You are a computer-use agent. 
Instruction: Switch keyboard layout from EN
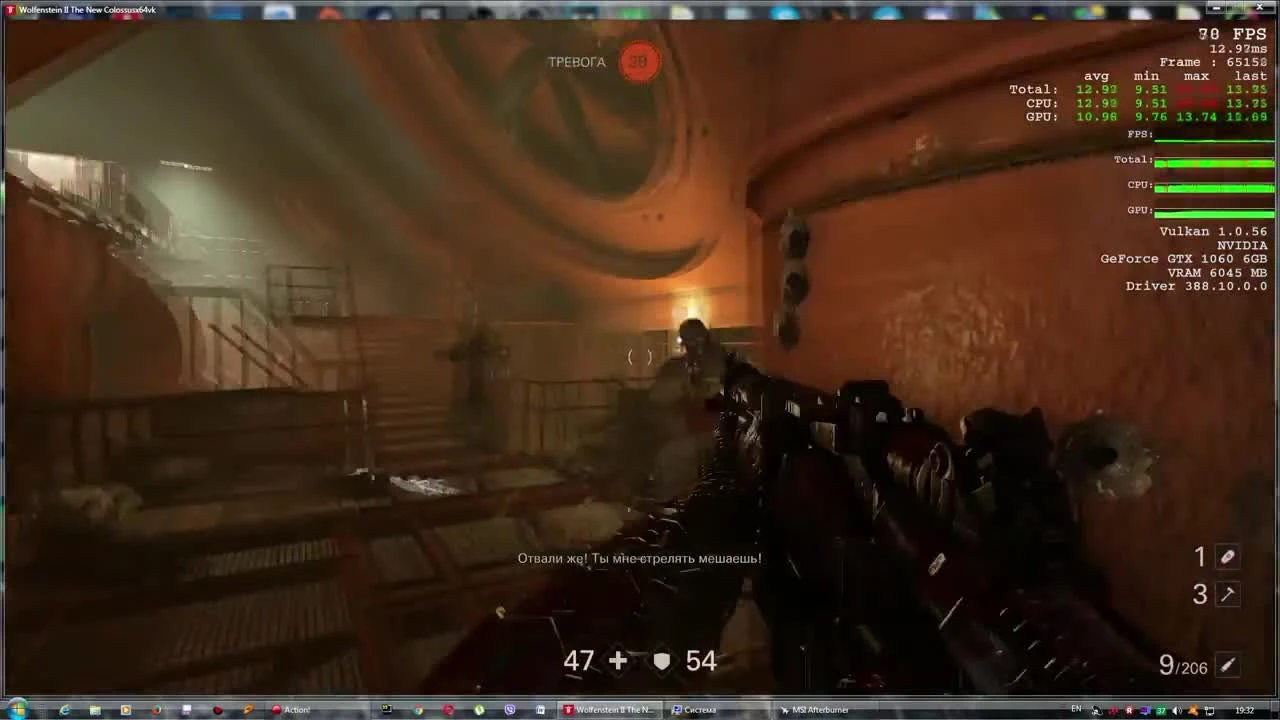click(x=1077, y=709)
